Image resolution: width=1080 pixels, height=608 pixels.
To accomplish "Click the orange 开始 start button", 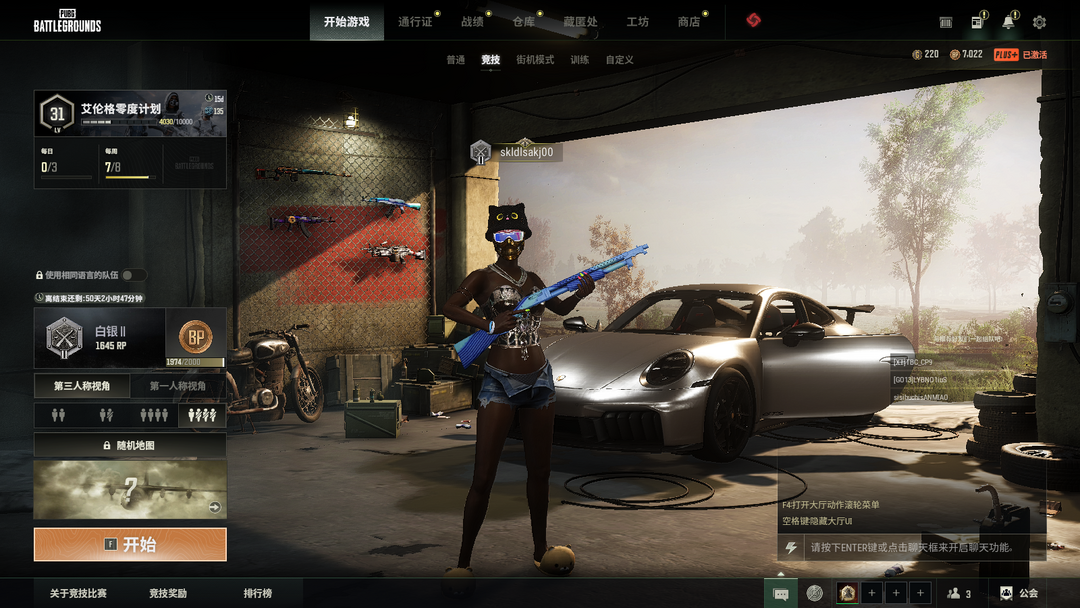I will 130,545.
